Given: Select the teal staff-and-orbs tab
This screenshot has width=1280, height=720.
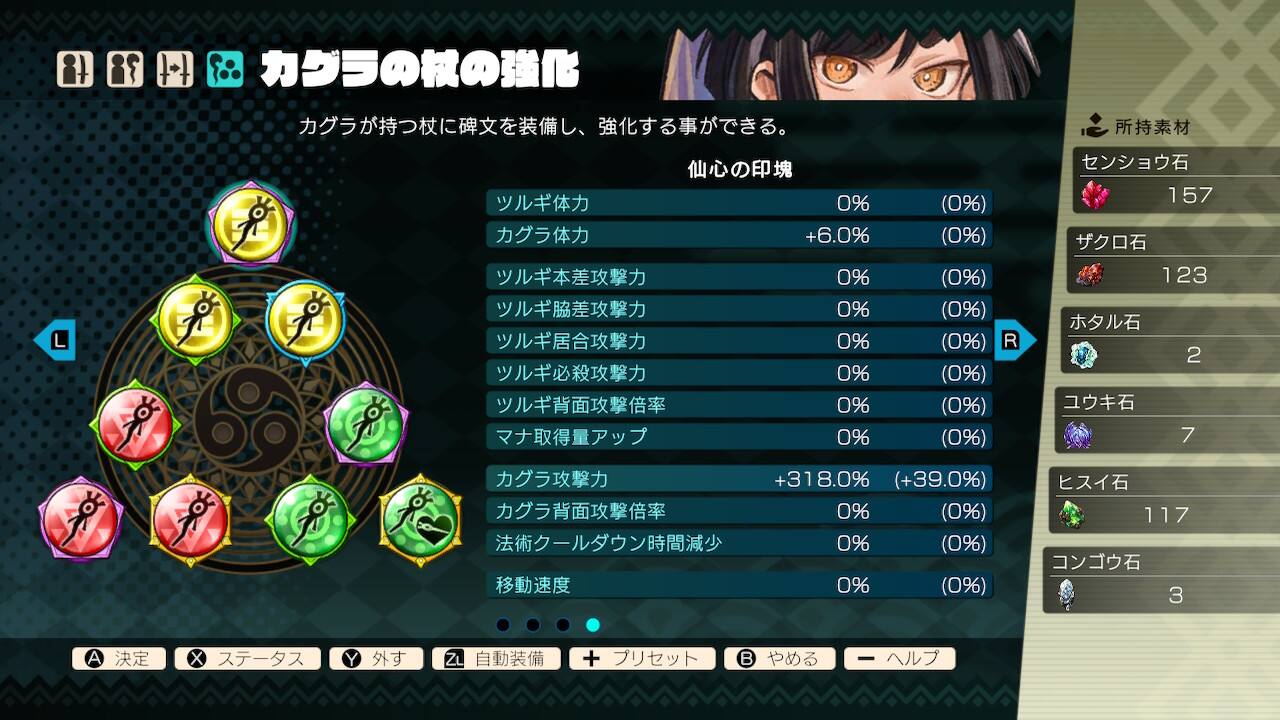Looking at the screenshot, I should (x=225, y=69).
